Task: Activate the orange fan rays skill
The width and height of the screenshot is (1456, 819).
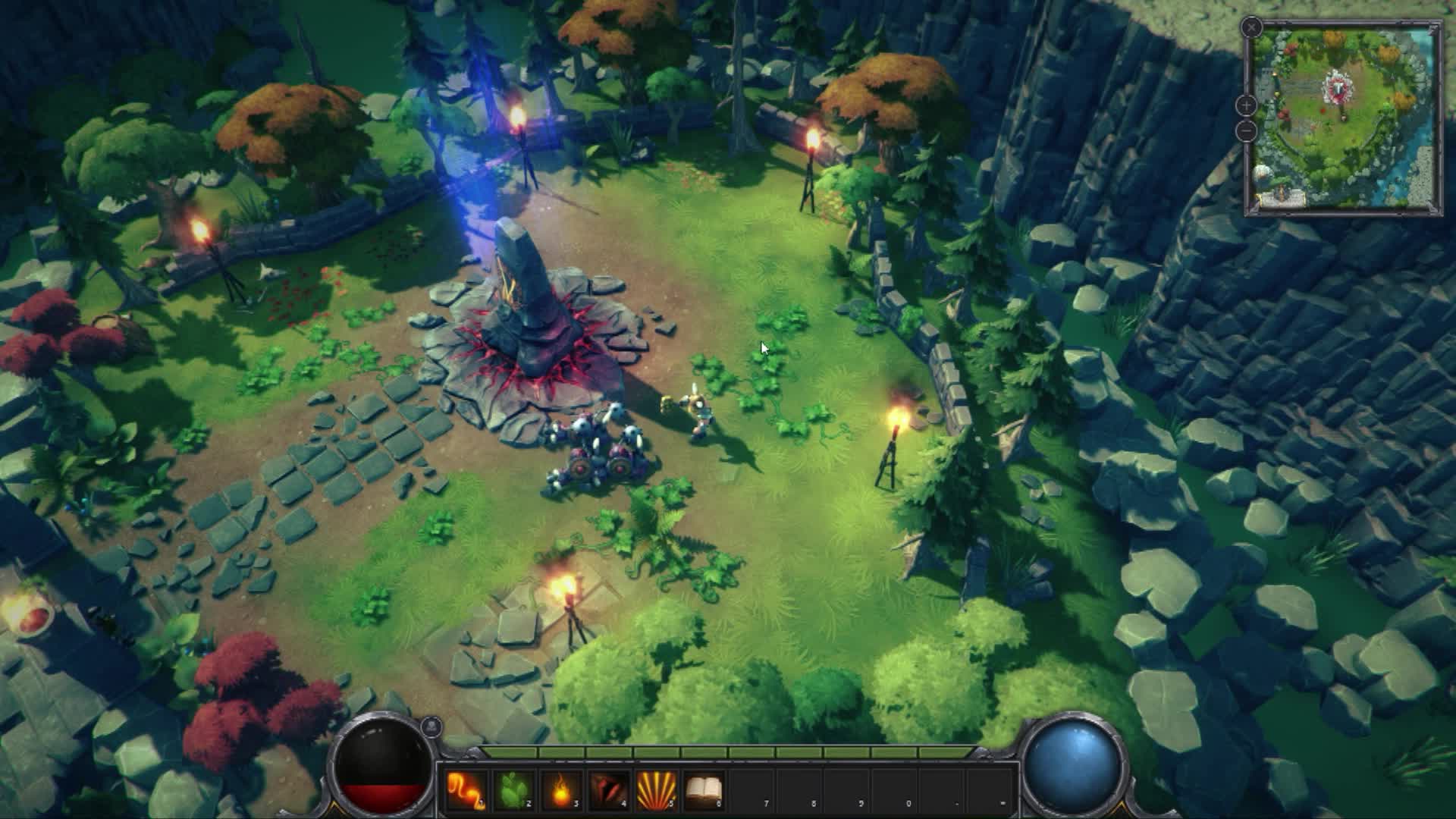Action: (x=657, y=790)
